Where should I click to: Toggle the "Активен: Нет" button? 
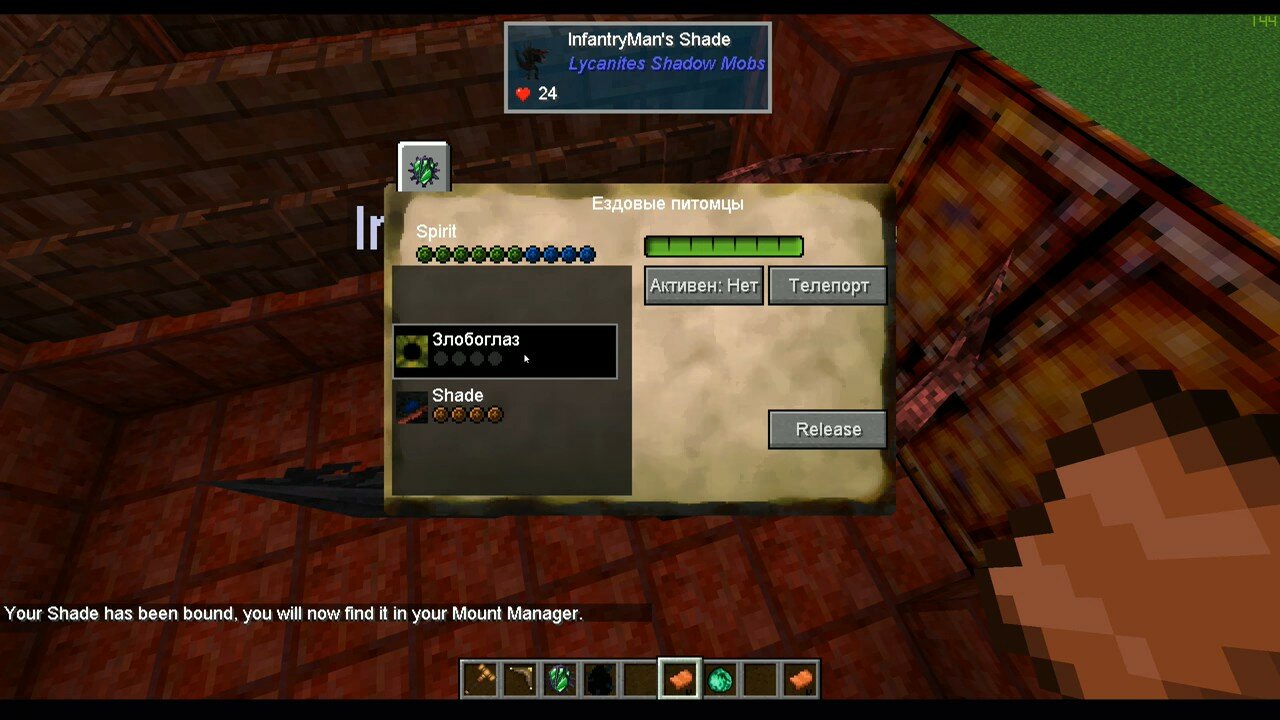[x=704, y=286]
